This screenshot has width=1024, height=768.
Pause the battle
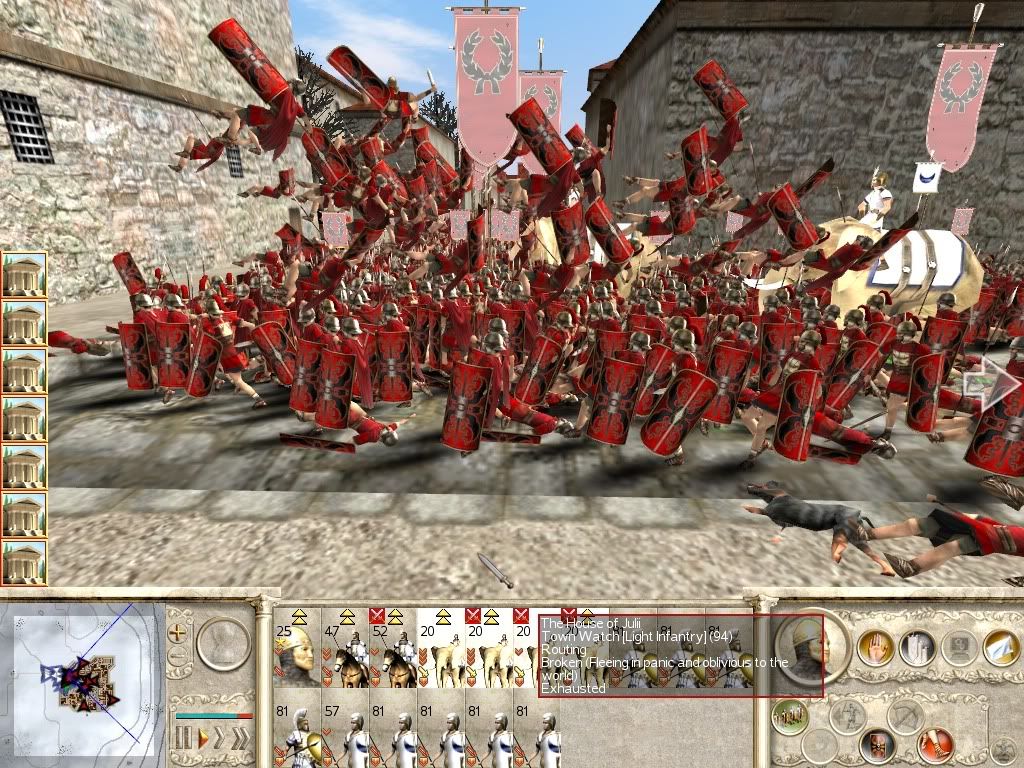coord(183,739)
